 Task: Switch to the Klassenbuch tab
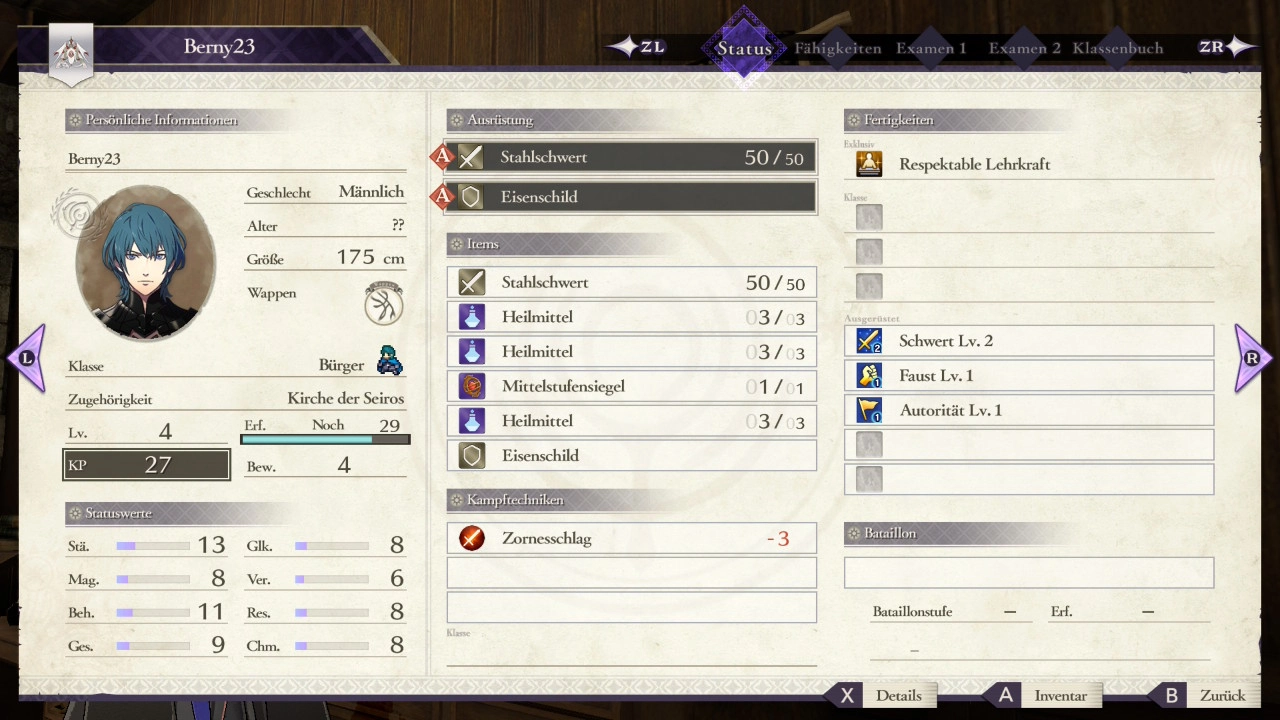(1118, 48)
